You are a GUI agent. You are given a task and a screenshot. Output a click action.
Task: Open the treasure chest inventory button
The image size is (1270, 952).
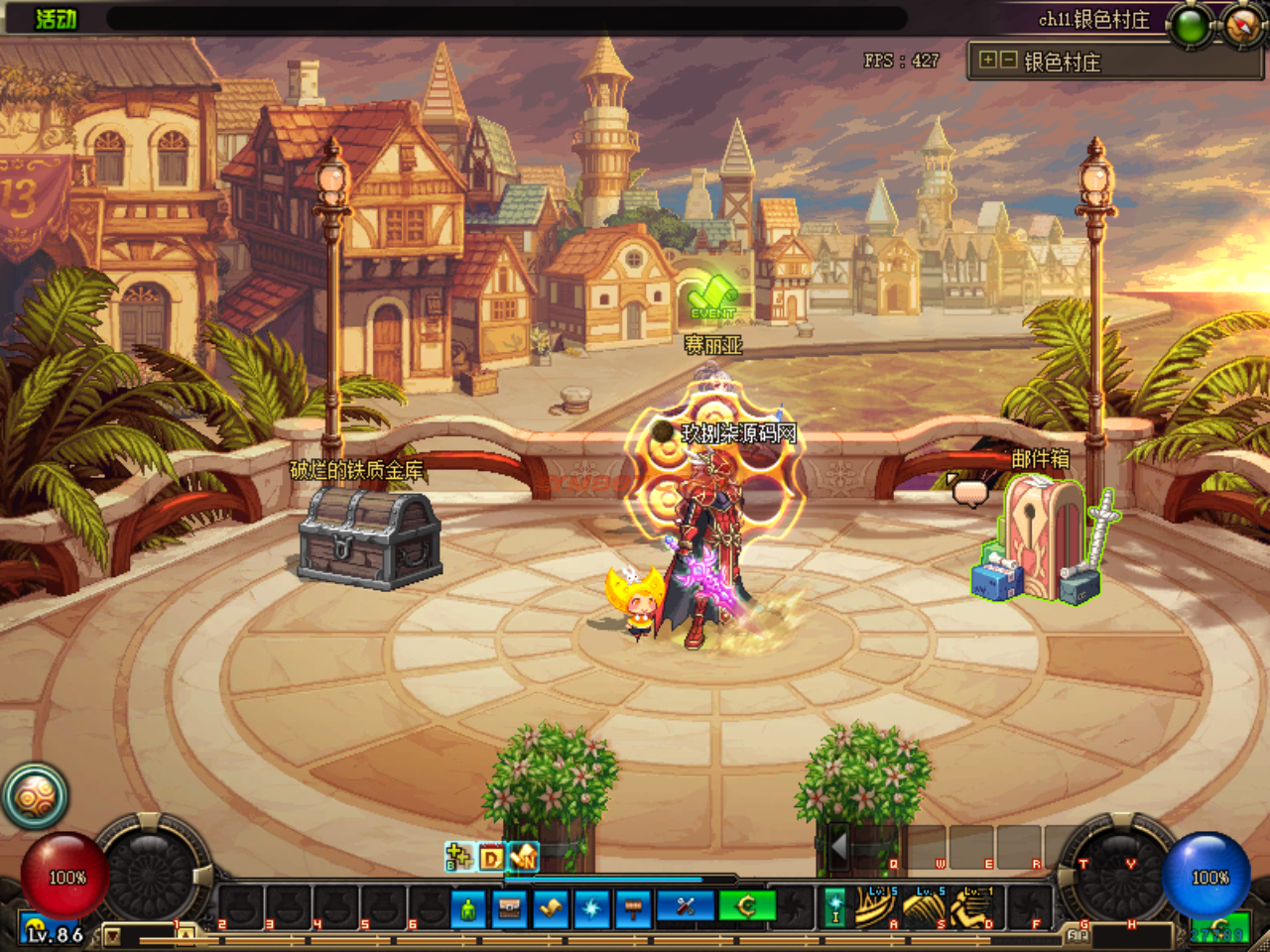pos(510,907)
